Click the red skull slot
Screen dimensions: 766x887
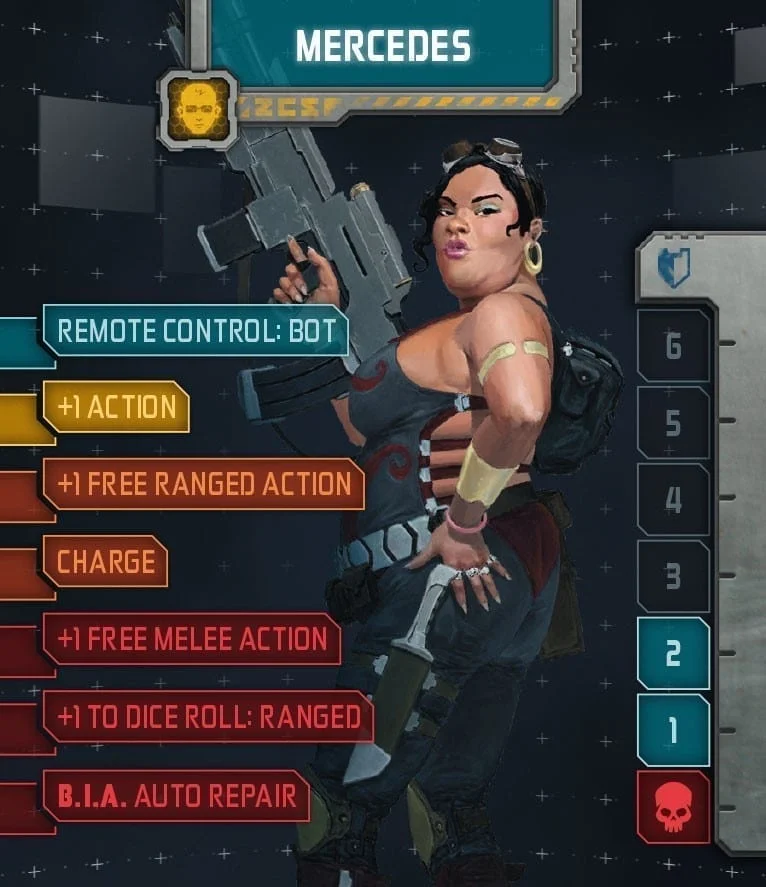(673, 808)
